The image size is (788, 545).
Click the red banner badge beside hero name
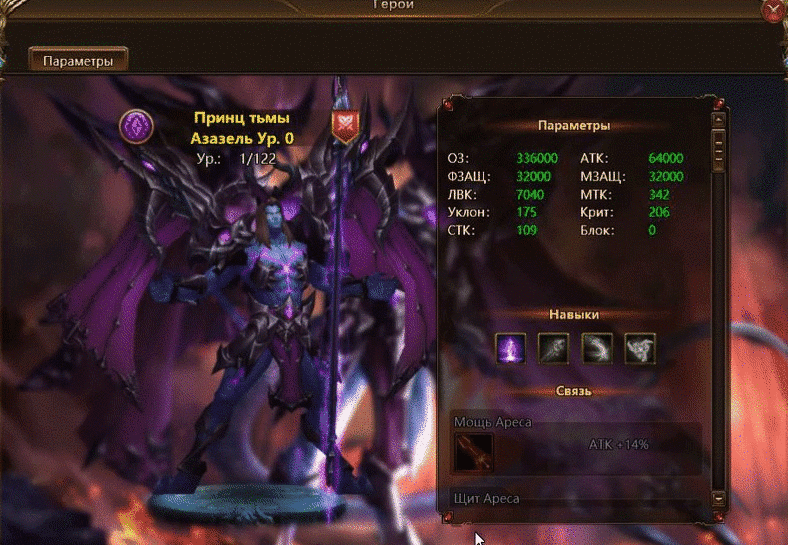tap(346, 126)
